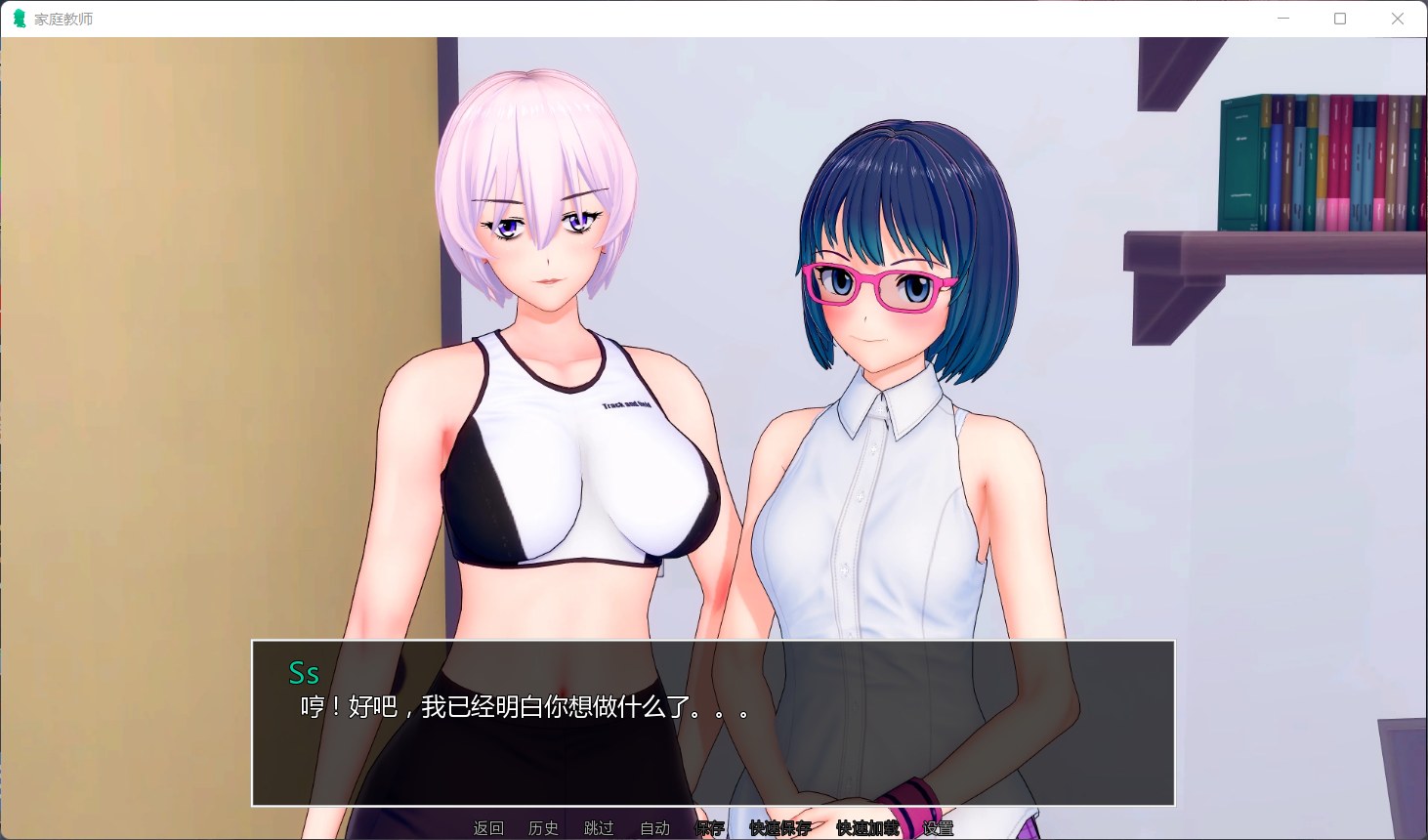Click 快速保存 for a quick save

click(x=777, y=828)
